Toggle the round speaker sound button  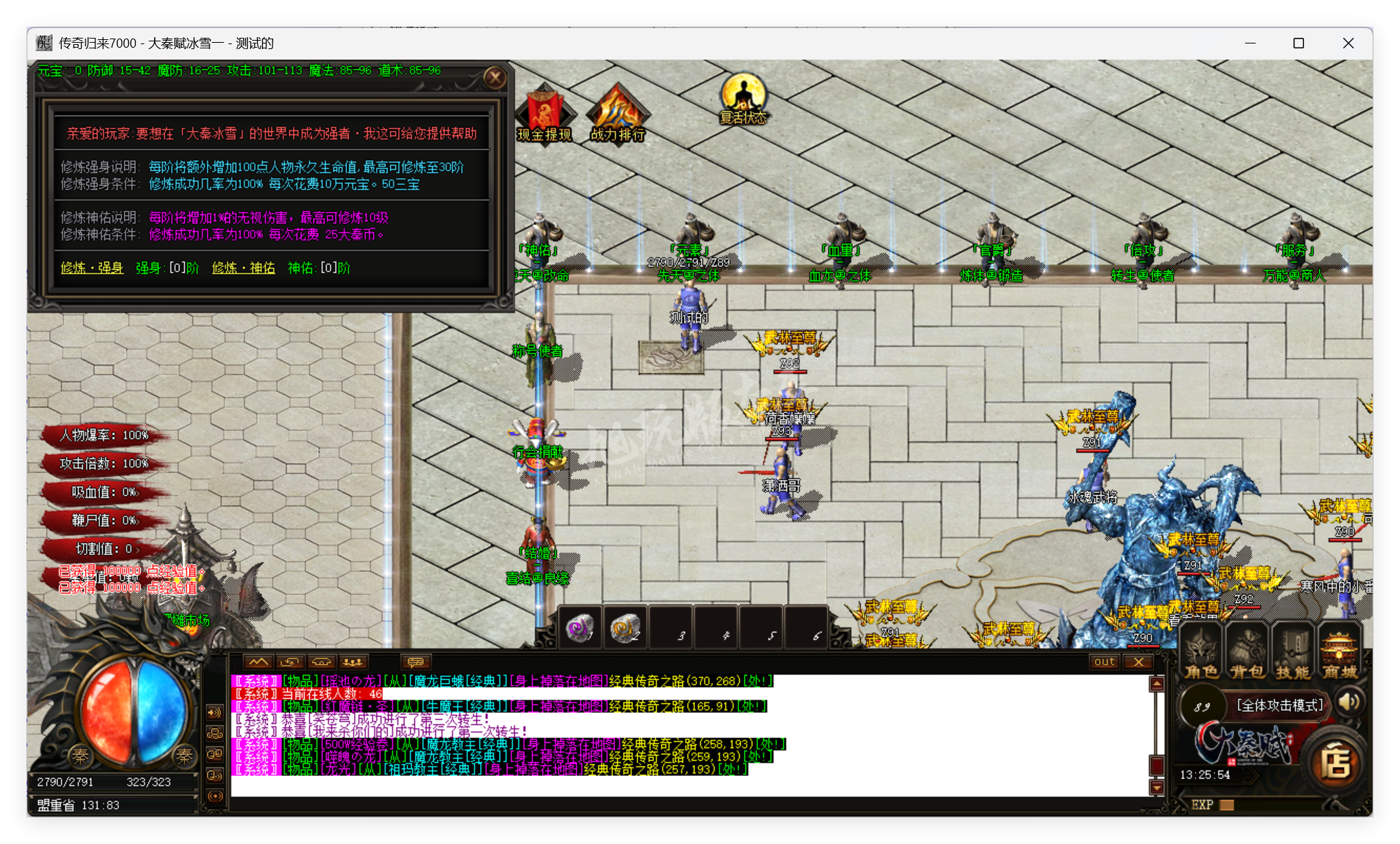pos(1350,702)
